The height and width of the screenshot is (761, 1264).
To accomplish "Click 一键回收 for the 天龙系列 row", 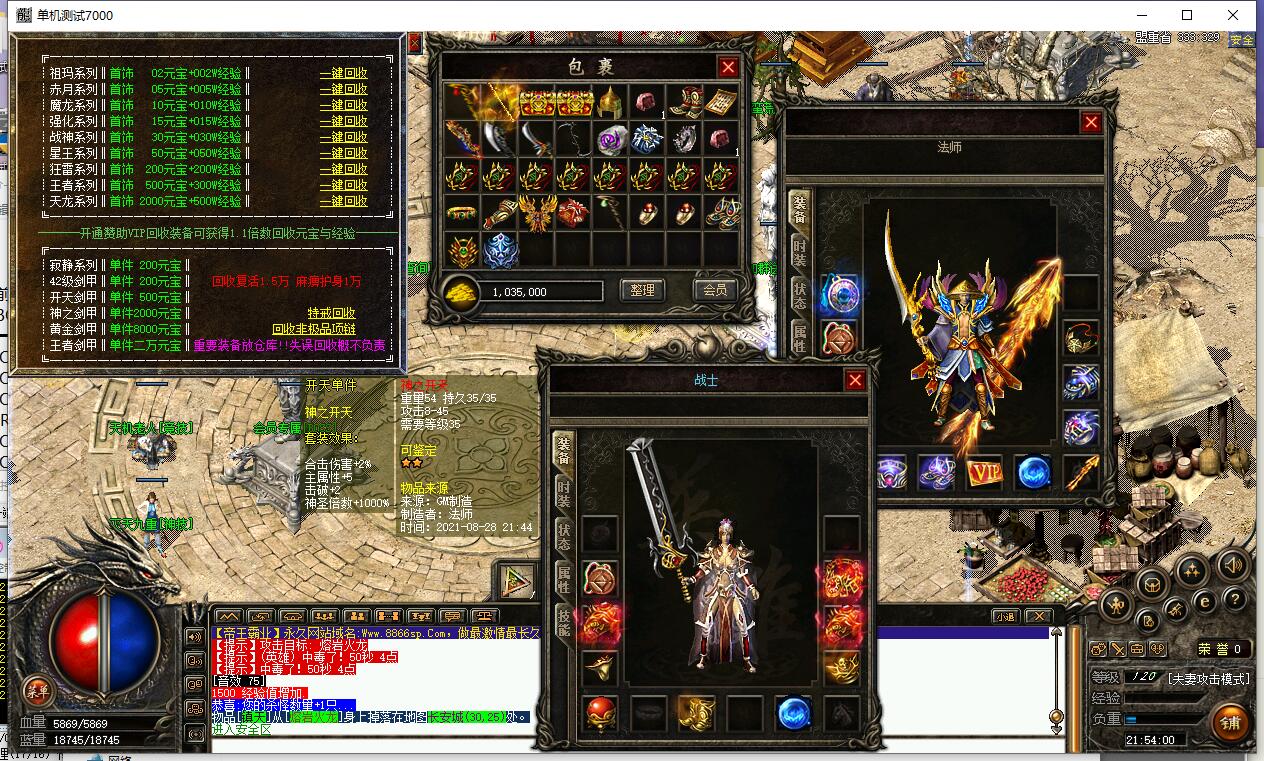I will point(343,201).
